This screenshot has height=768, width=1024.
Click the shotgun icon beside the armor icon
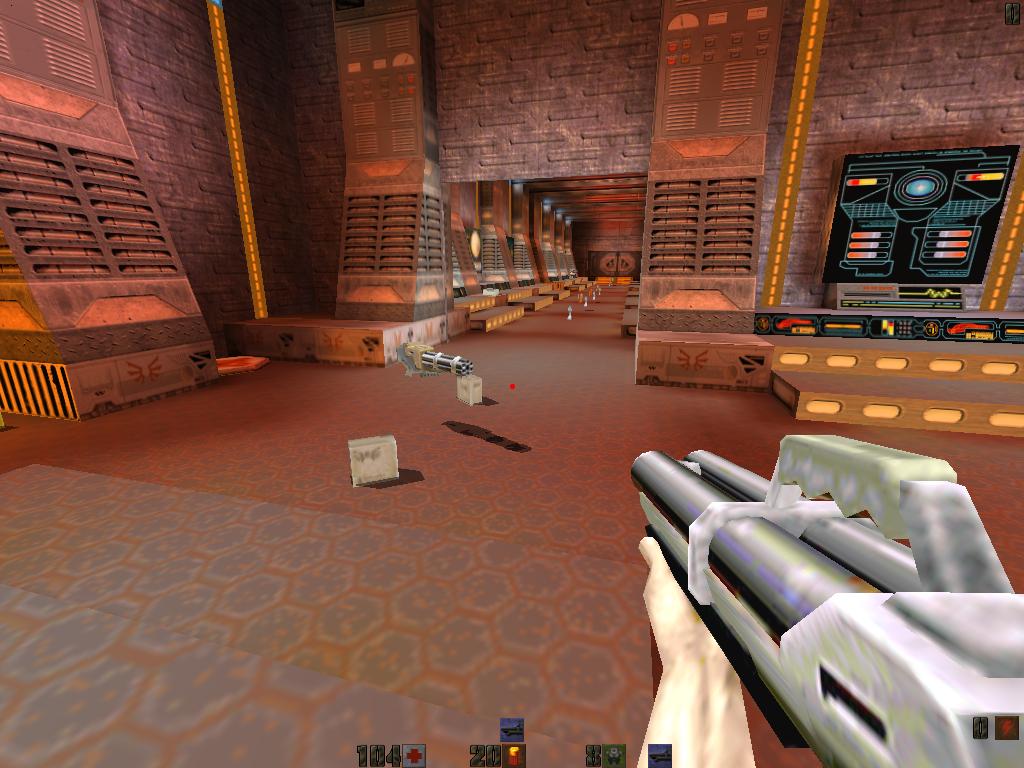click(x=659, y=755)
